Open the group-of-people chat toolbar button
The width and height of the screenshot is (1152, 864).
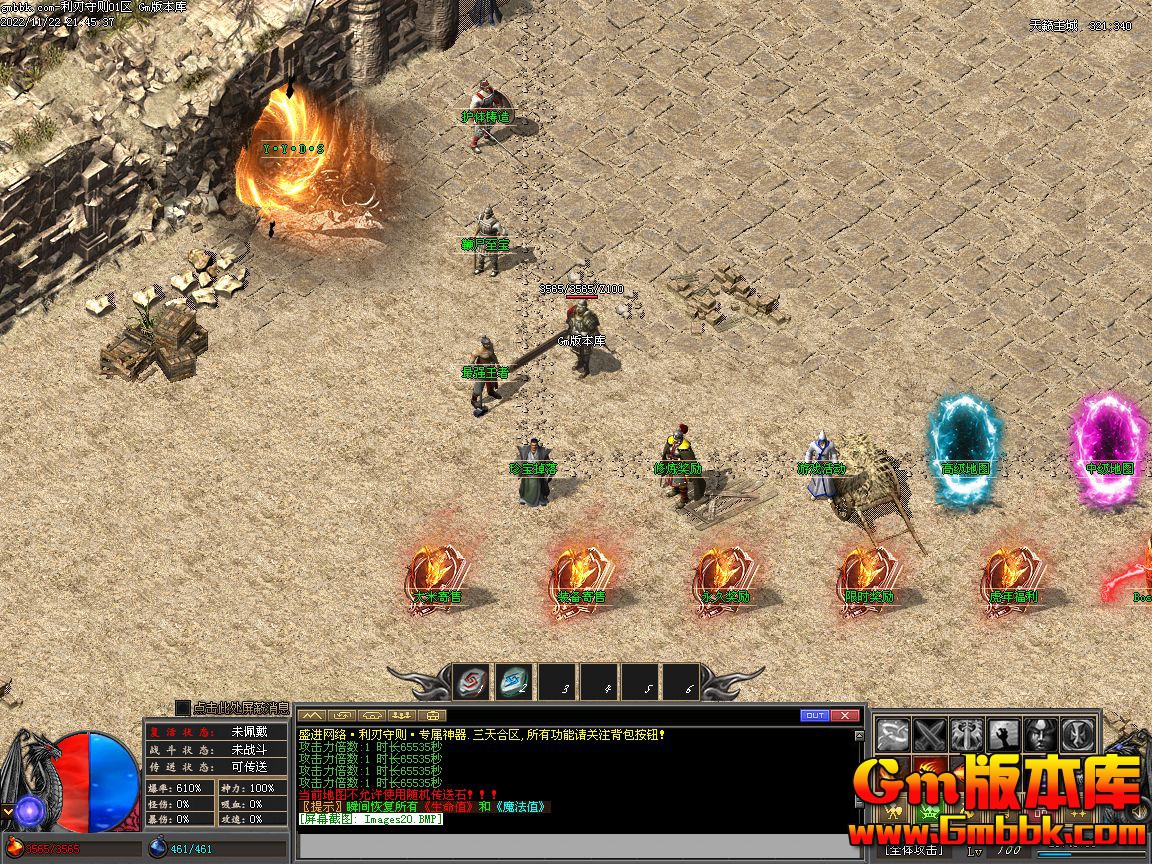pos(402,715)
